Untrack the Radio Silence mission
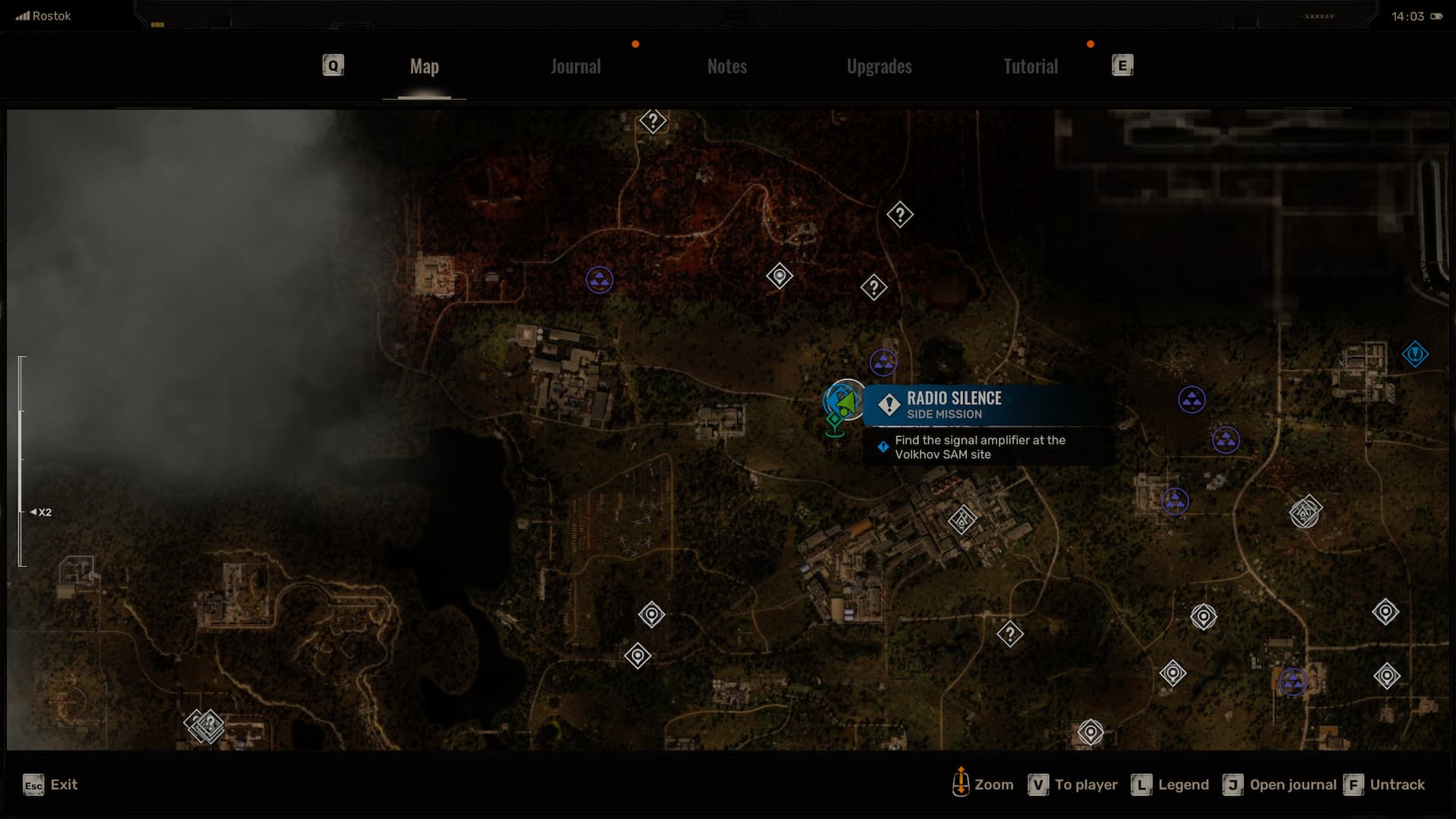Viewport: 1456px width, 819px height. pos(1384,785)
